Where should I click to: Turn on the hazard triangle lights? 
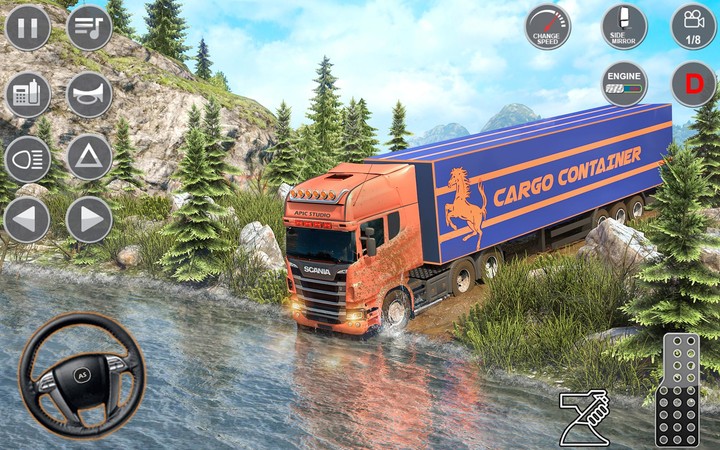point(89,157)
